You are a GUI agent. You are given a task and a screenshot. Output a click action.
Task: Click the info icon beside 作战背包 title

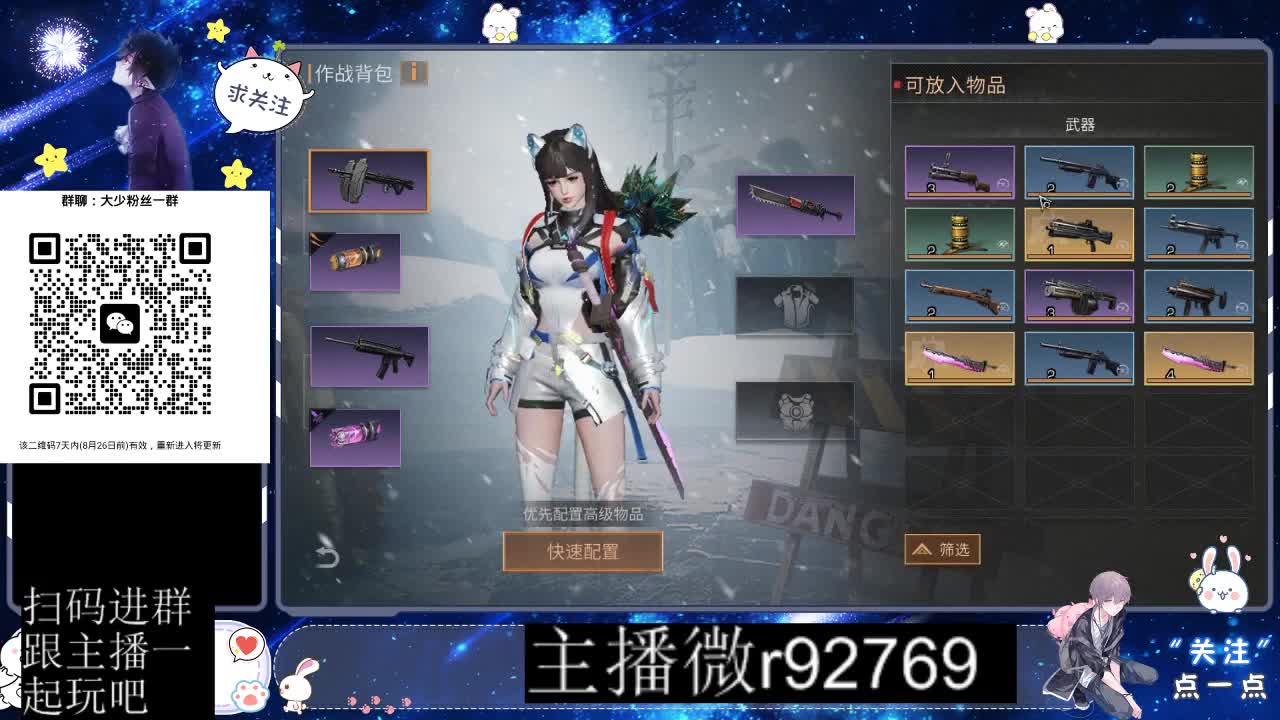tap(416, 73)
